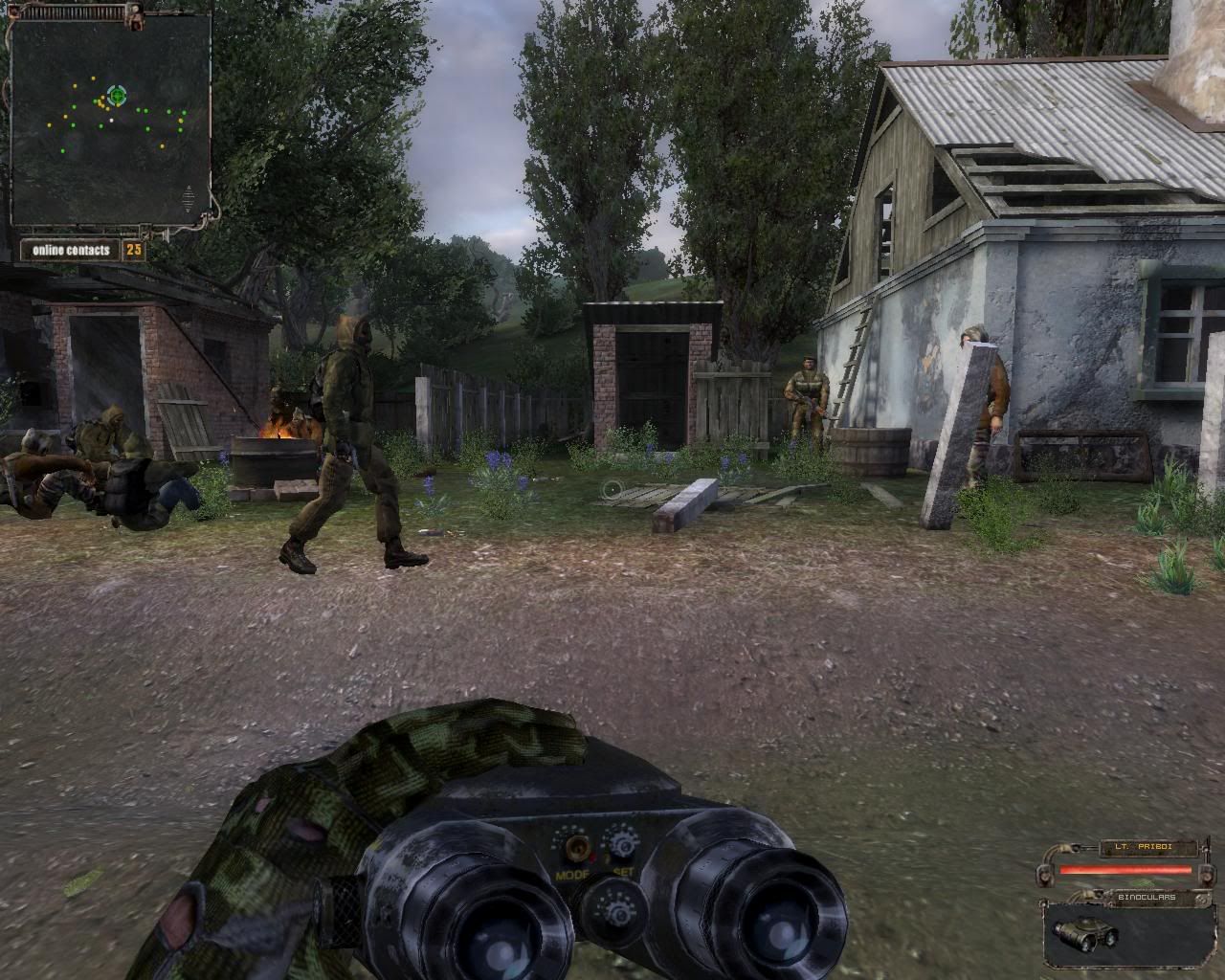Click the green player marker on the minimap
The height and width of the screenshot is (980, 1225).
[117, 96]
